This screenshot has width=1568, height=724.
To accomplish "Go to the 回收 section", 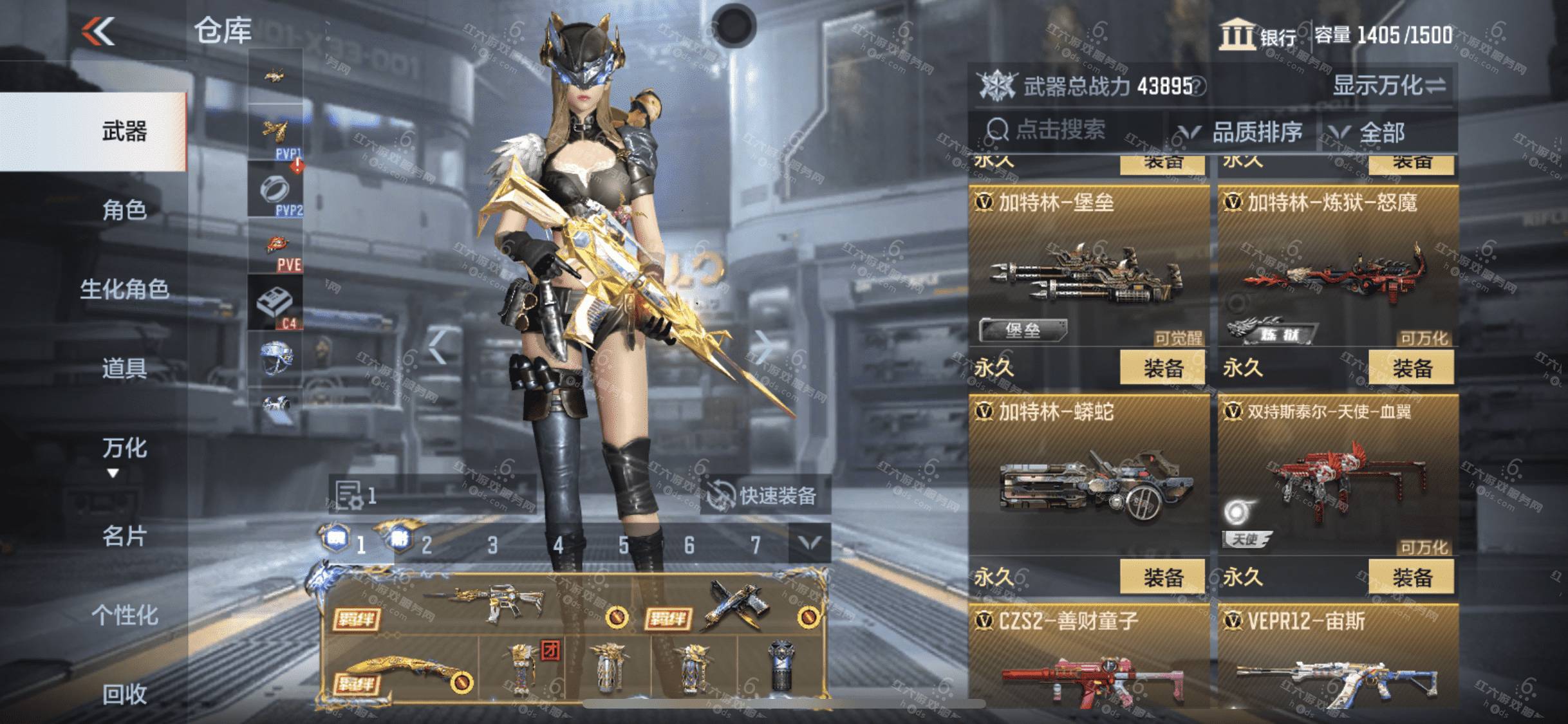I will (x=124, y=694).
